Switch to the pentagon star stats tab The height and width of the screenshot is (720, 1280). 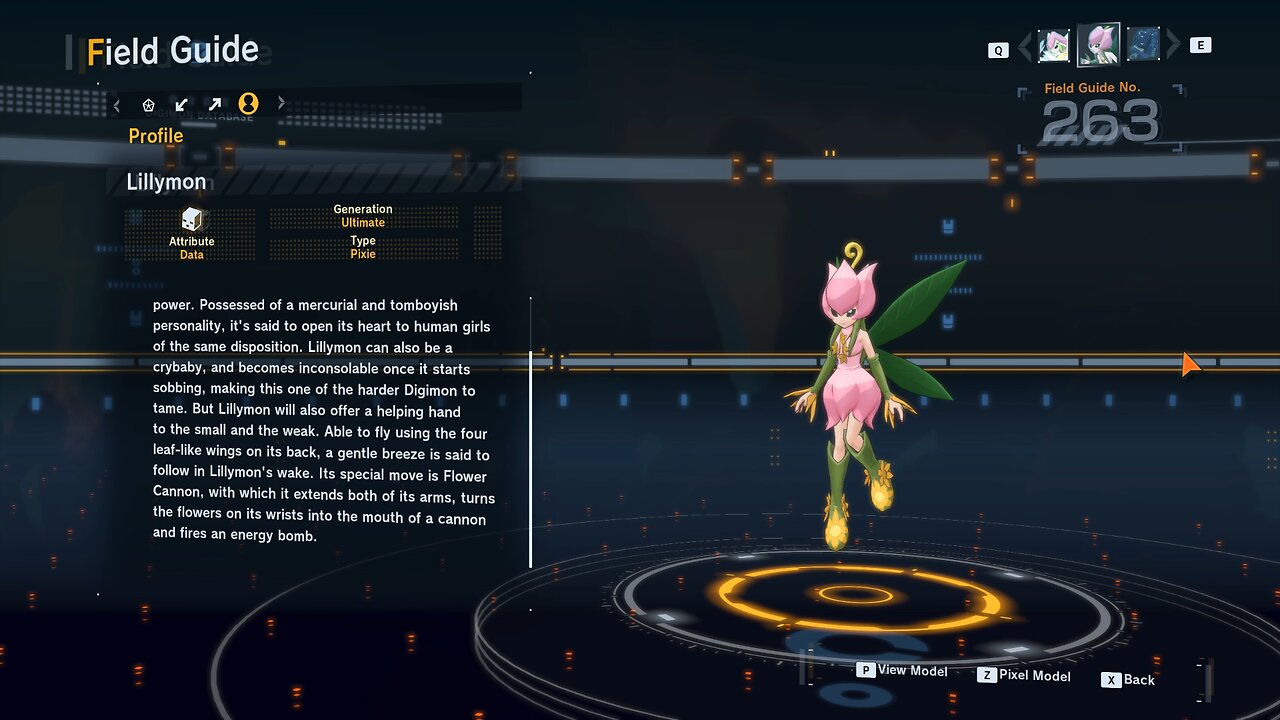tap(149, 104)
